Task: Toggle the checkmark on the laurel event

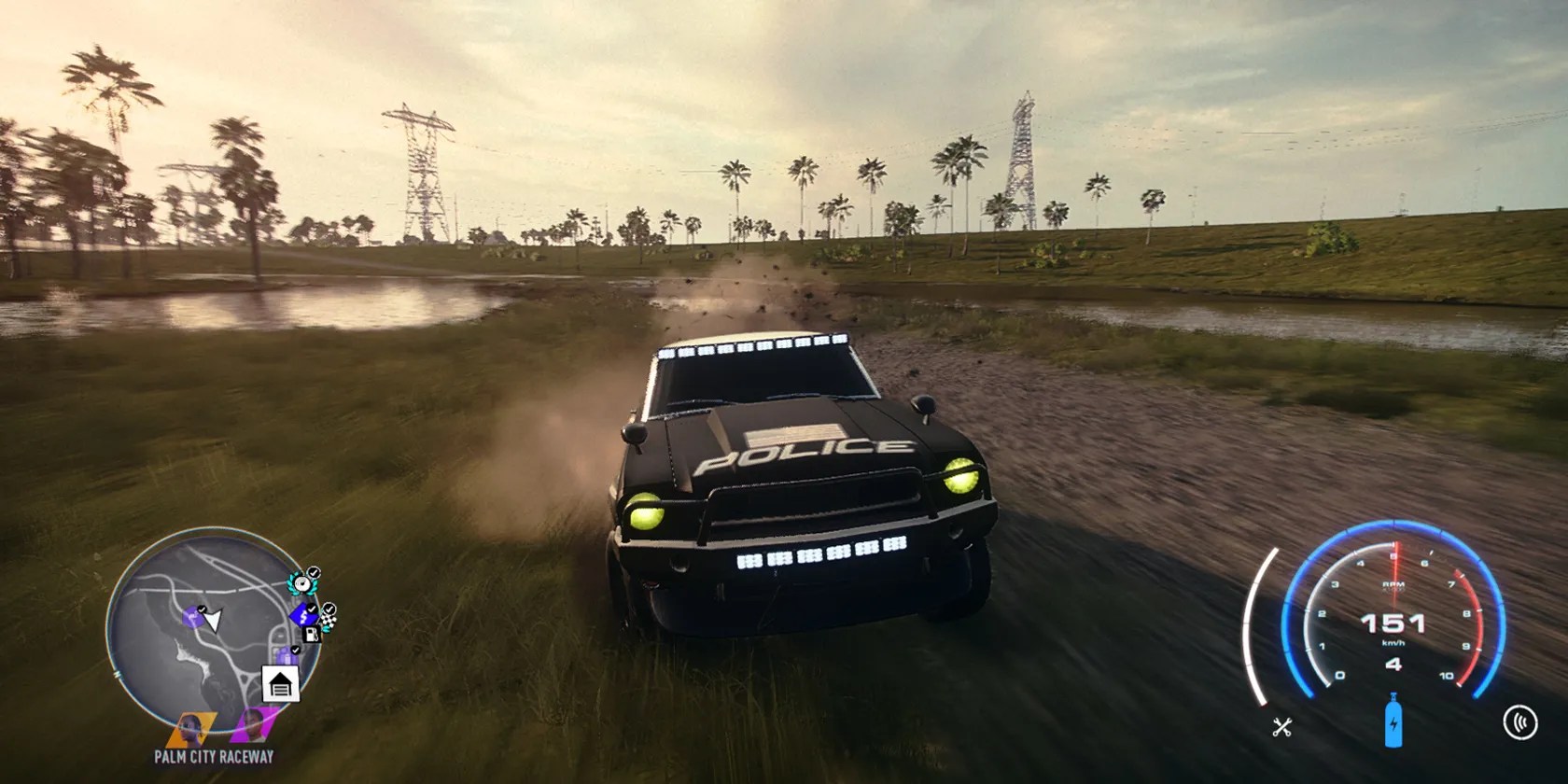Action: [x=315, y=571]
